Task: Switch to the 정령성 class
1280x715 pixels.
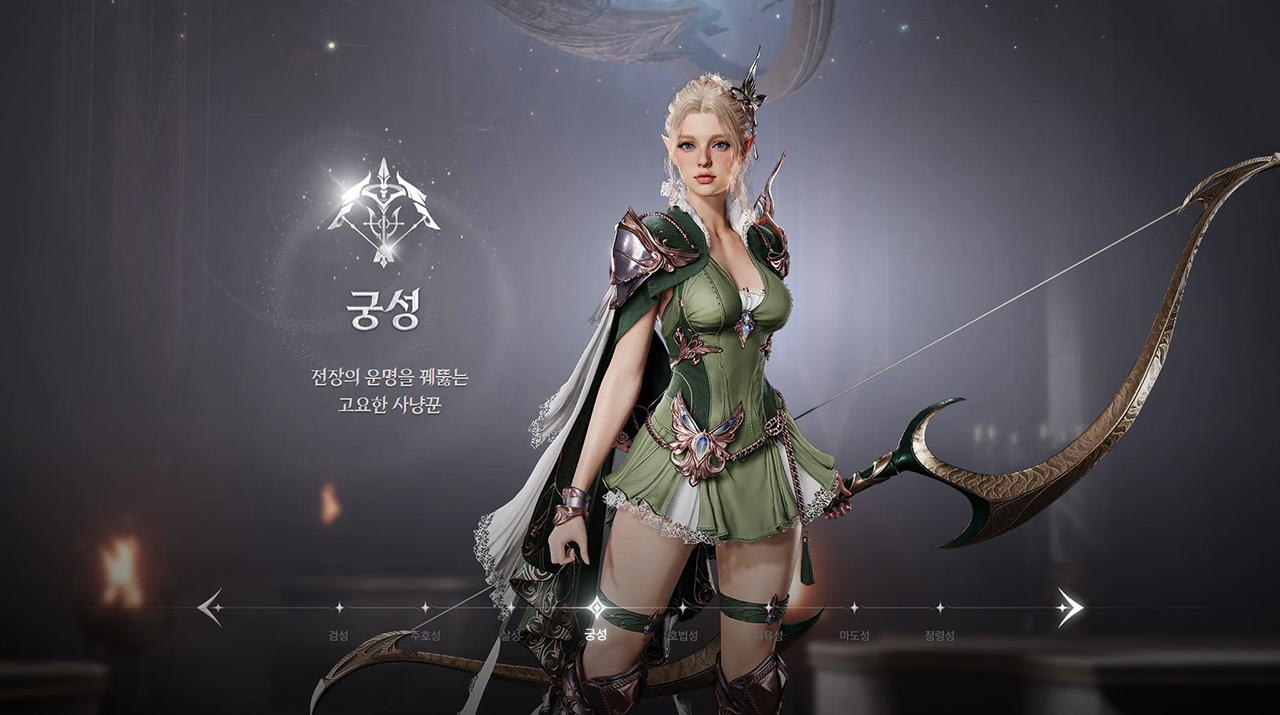Action: coord(939,608)
